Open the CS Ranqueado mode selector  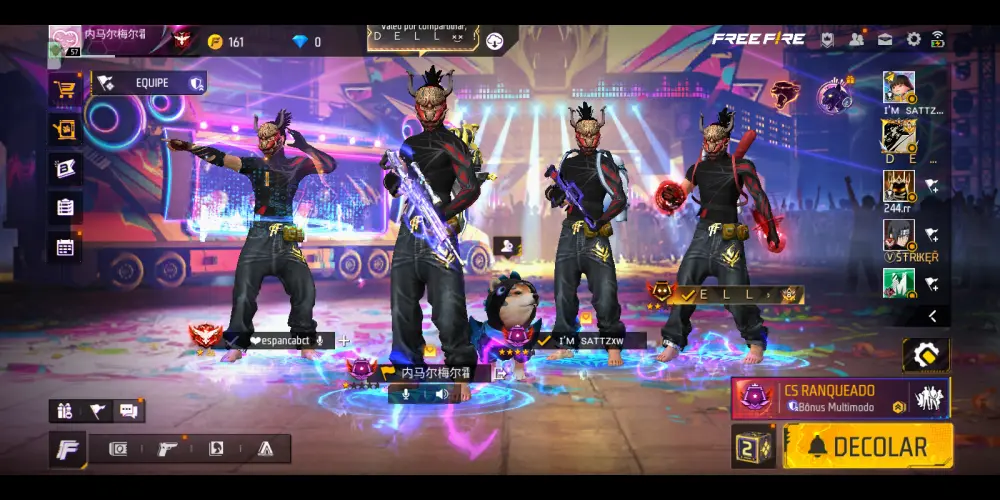click(x=840, y=397)
